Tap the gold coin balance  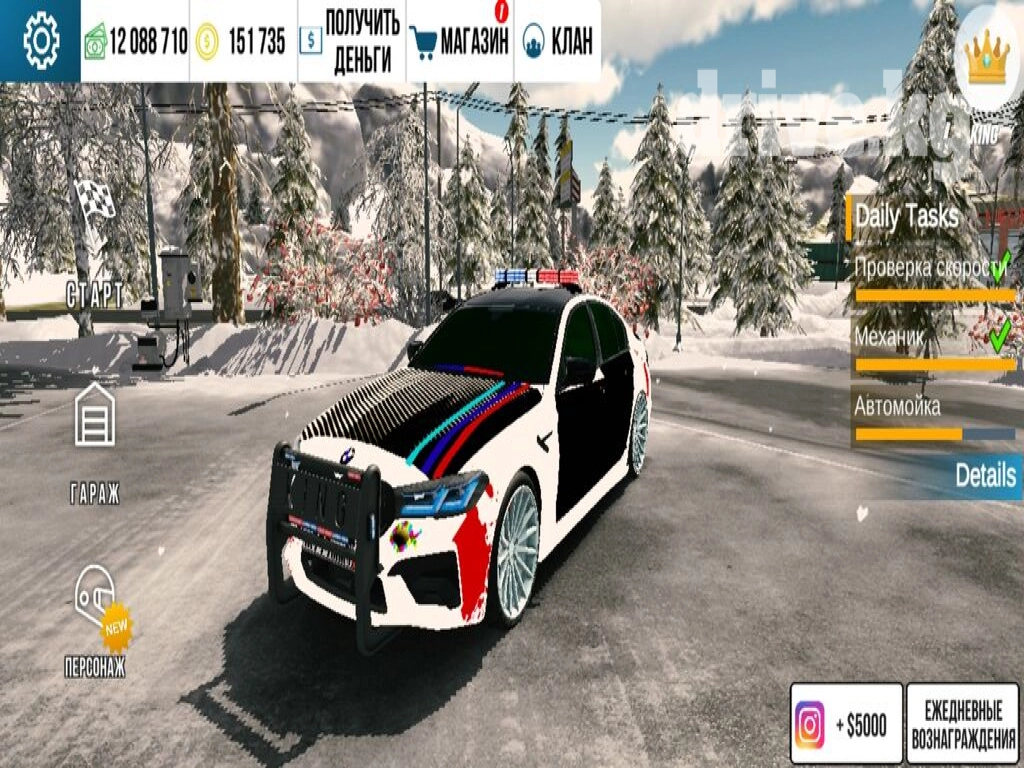tap(242, 41)
